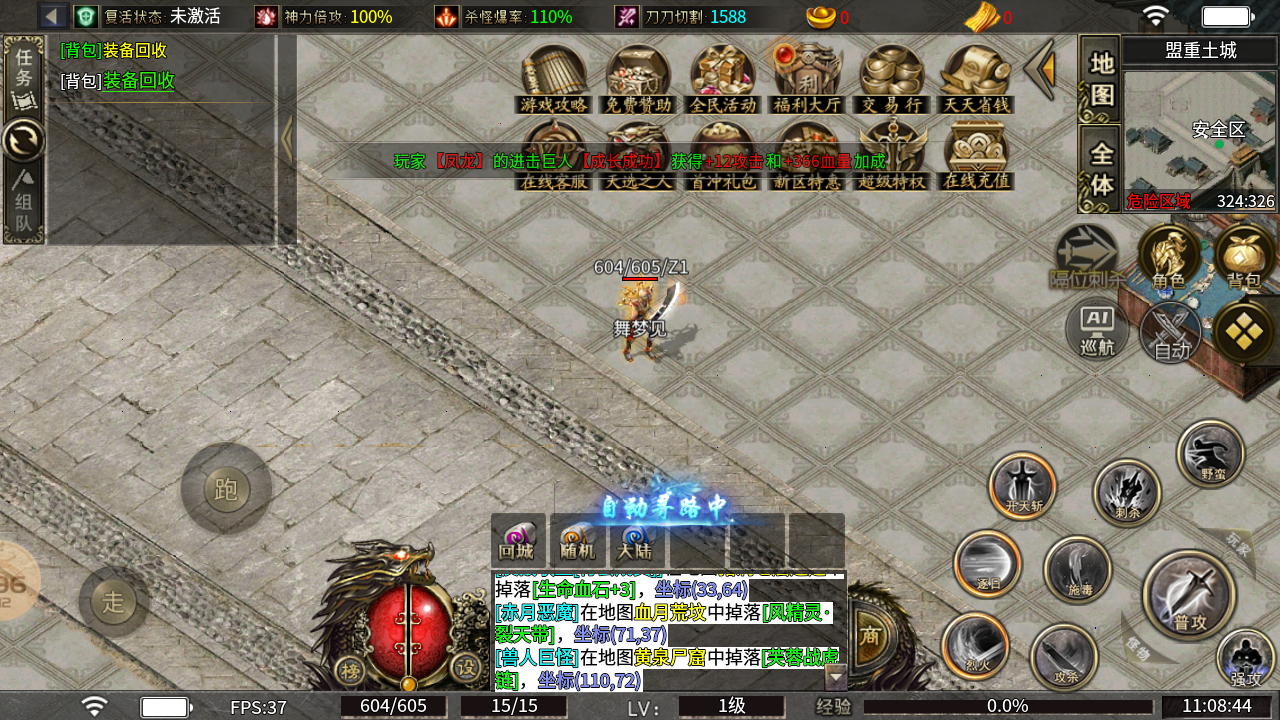
Task: Open the 福利大厅 welfare hall
Action: click(x=807, y=78)
